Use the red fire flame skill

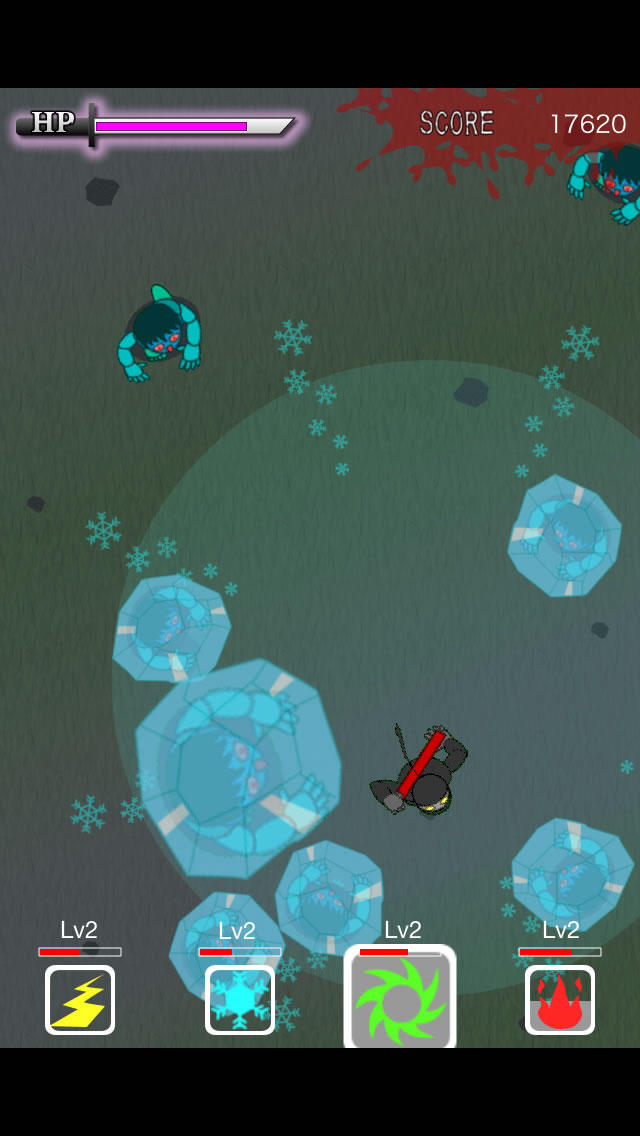(560, 999)
